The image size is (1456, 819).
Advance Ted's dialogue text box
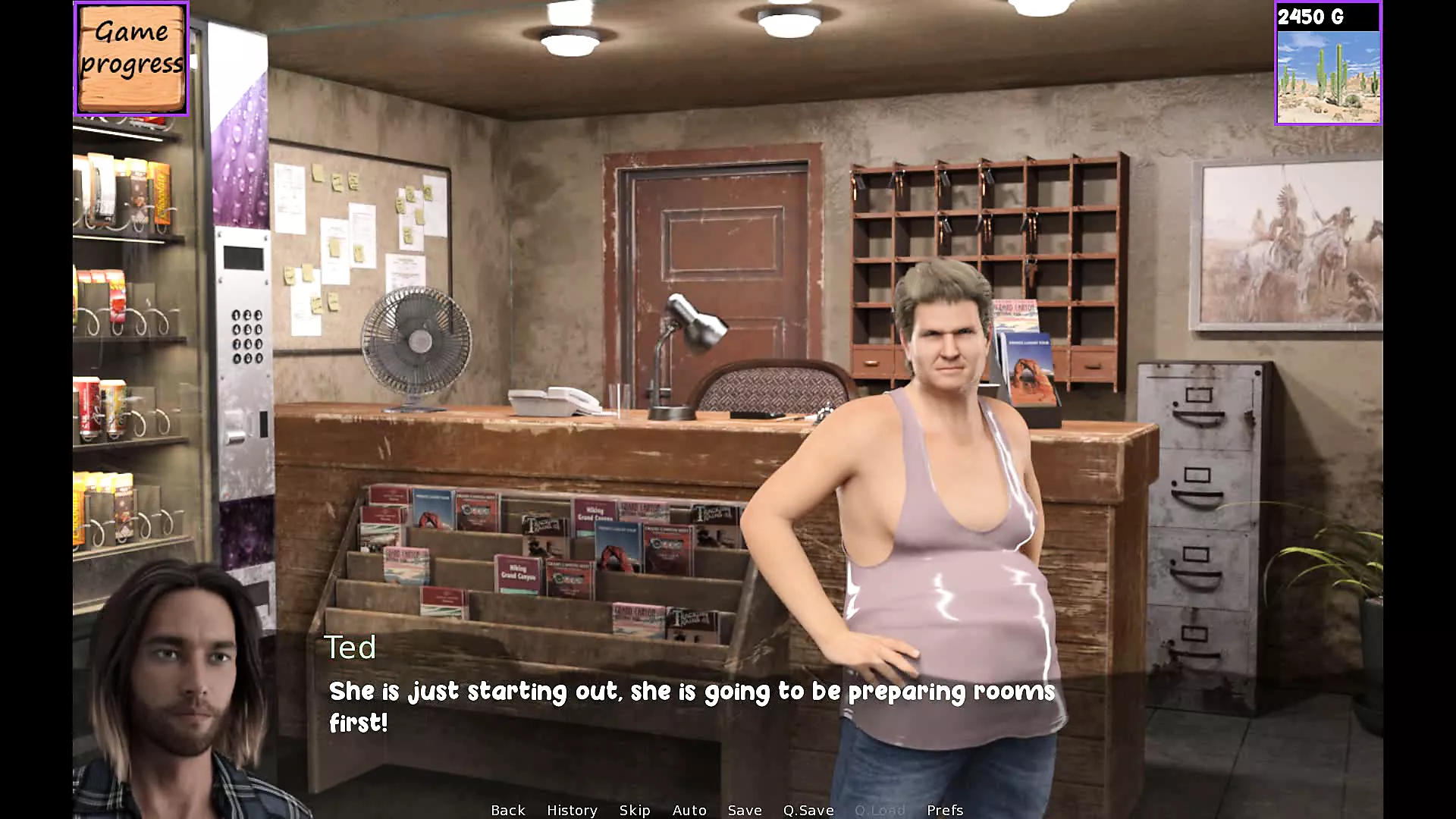pos(690,707)
